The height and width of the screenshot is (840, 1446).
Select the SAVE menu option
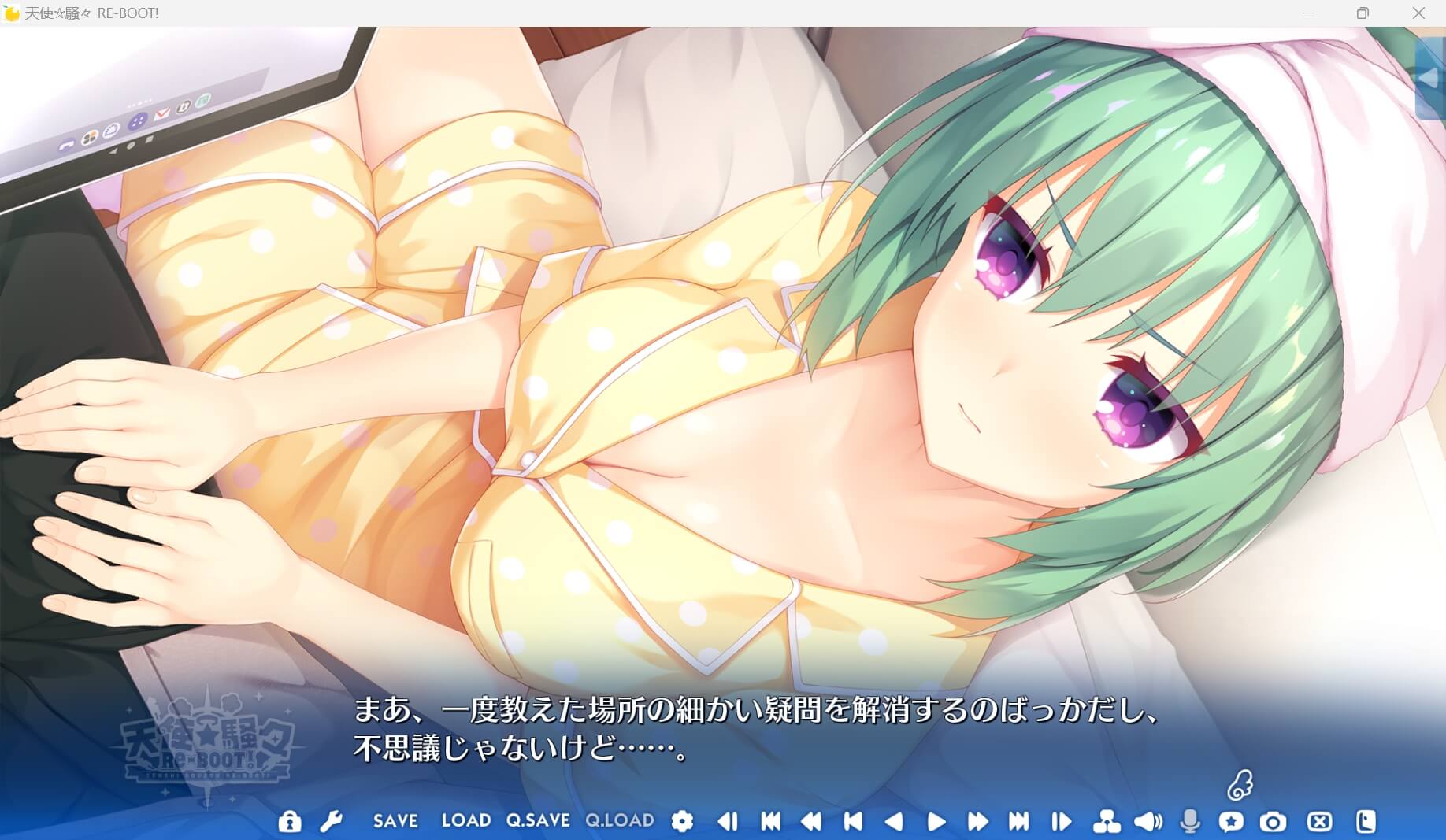point(396,820)
